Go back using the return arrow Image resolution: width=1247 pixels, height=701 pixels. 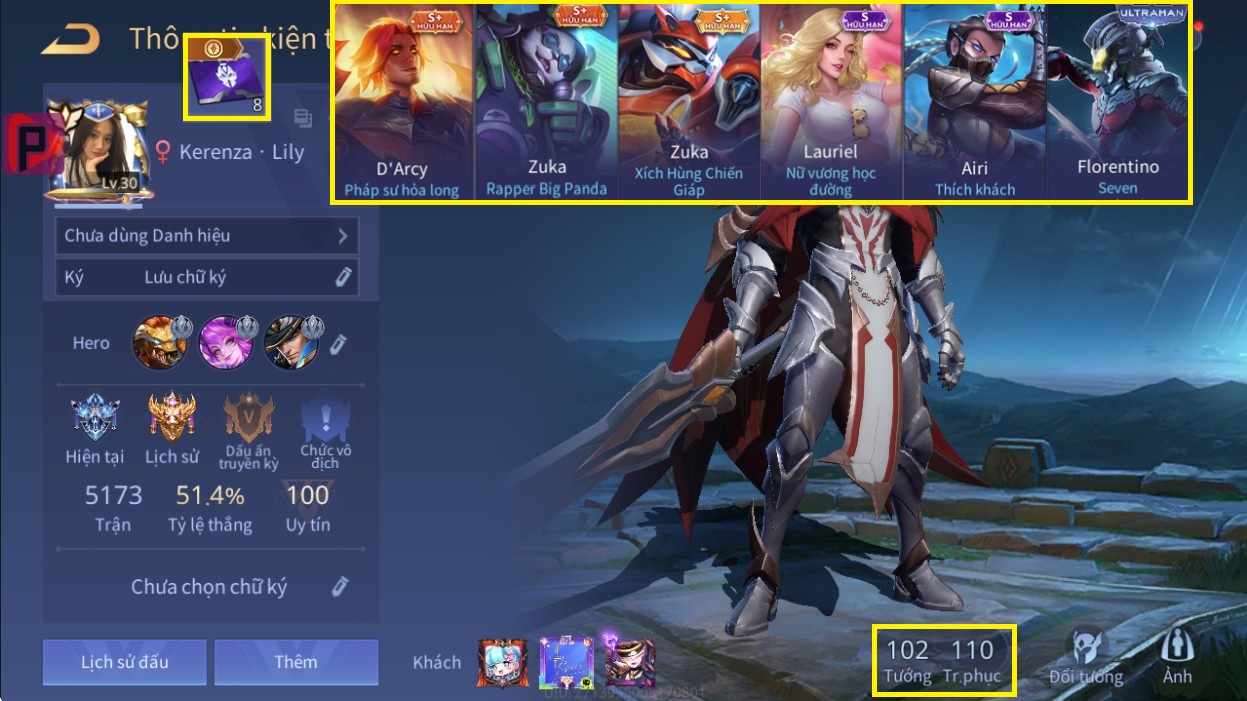coord(71,39)
